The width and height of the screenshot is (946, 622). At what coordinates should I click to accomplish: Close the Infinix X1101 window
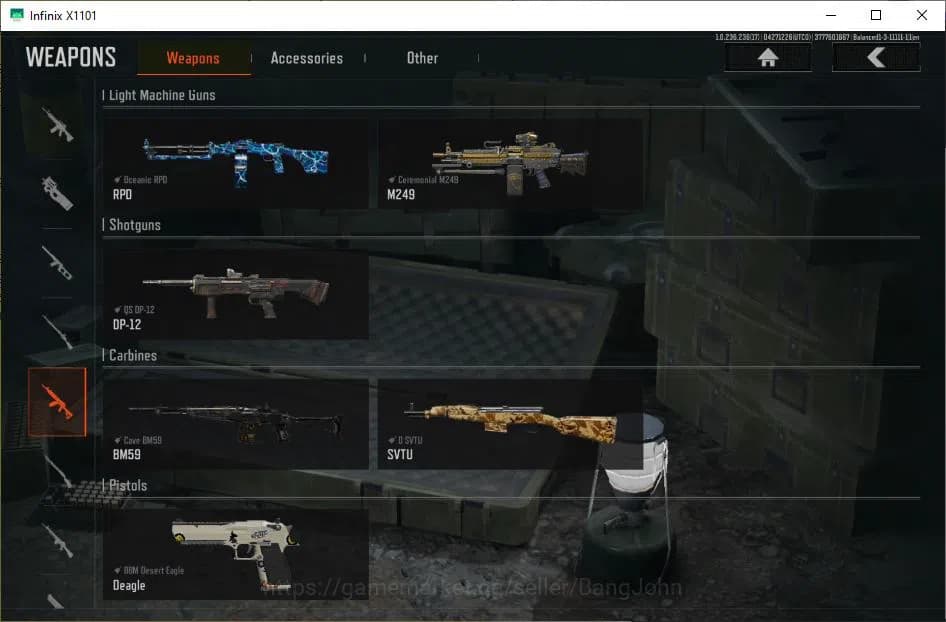922,15
